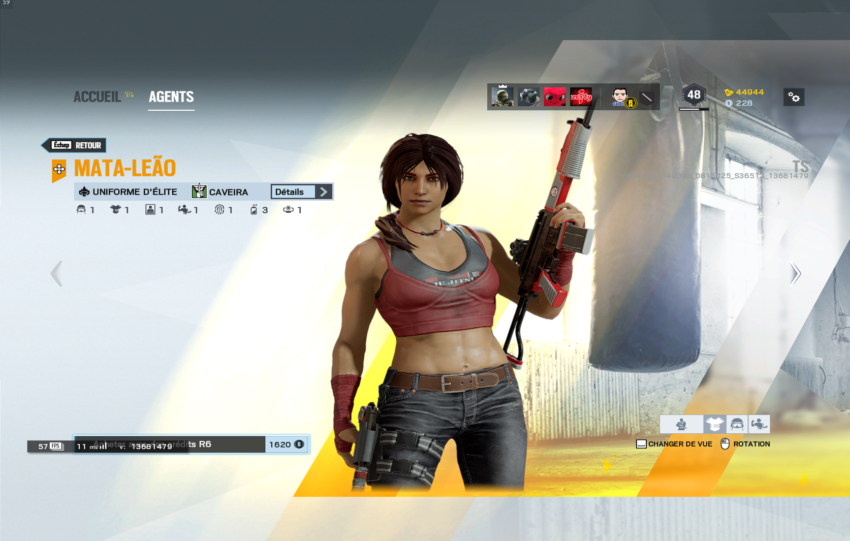Switch to the full operator view
This screenshot has width=850, height=541.
682,424
